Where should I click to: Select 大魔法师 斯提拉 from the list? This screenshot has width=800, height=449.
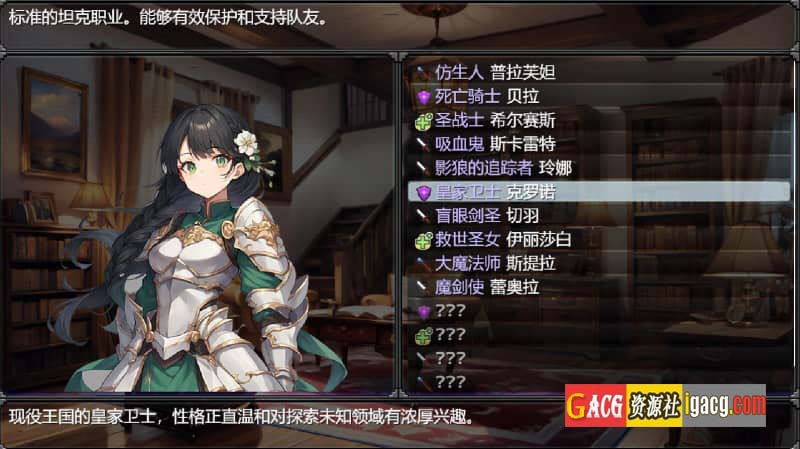click(x=496, y=264)
